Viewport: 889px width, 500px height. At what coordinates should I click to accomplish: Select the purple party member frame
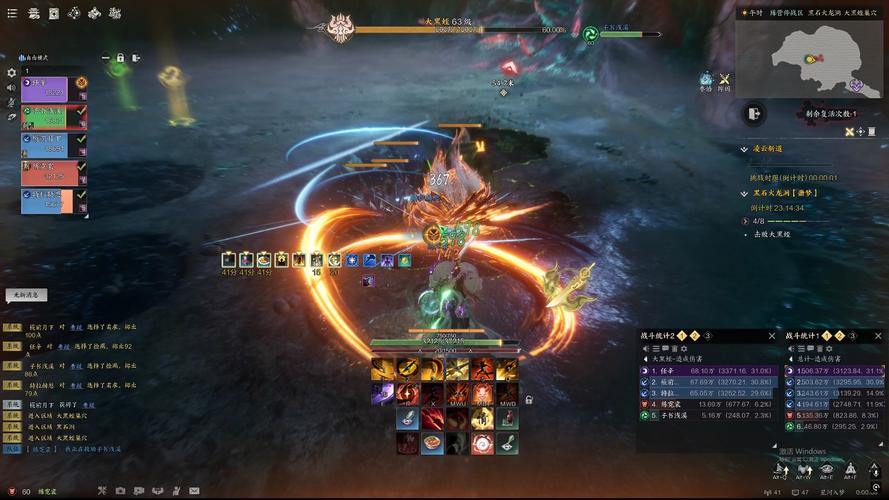44,89
